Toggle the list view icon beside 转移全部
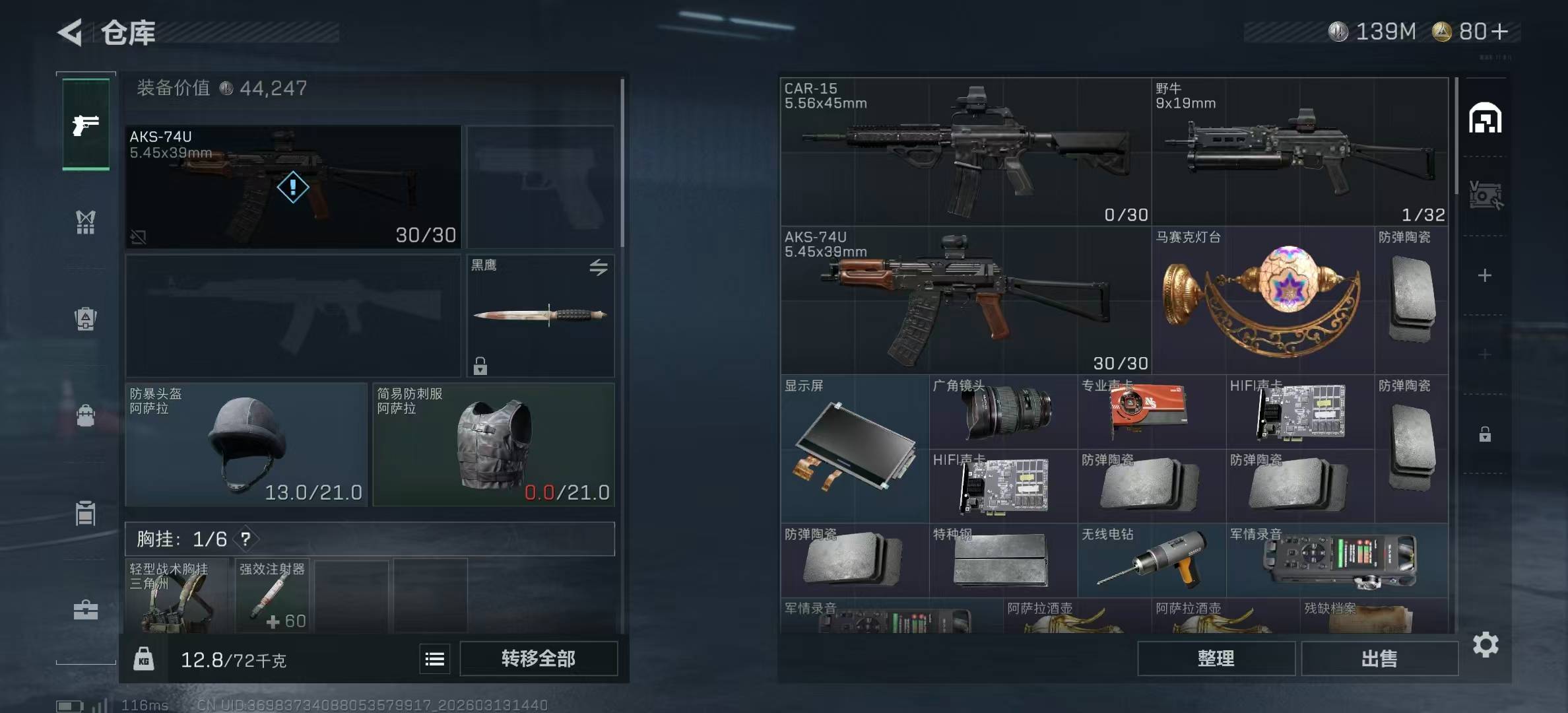The image size is (1568, 713). [x=434, y=659]
